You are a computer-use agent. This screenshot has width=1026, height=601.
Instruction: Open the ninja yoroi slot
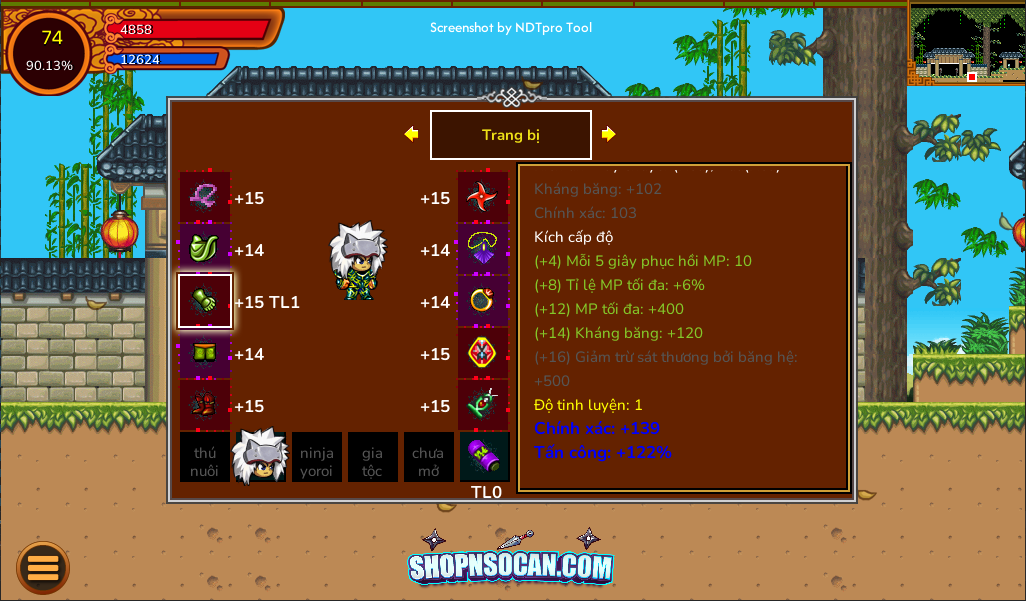coord(317,457)
